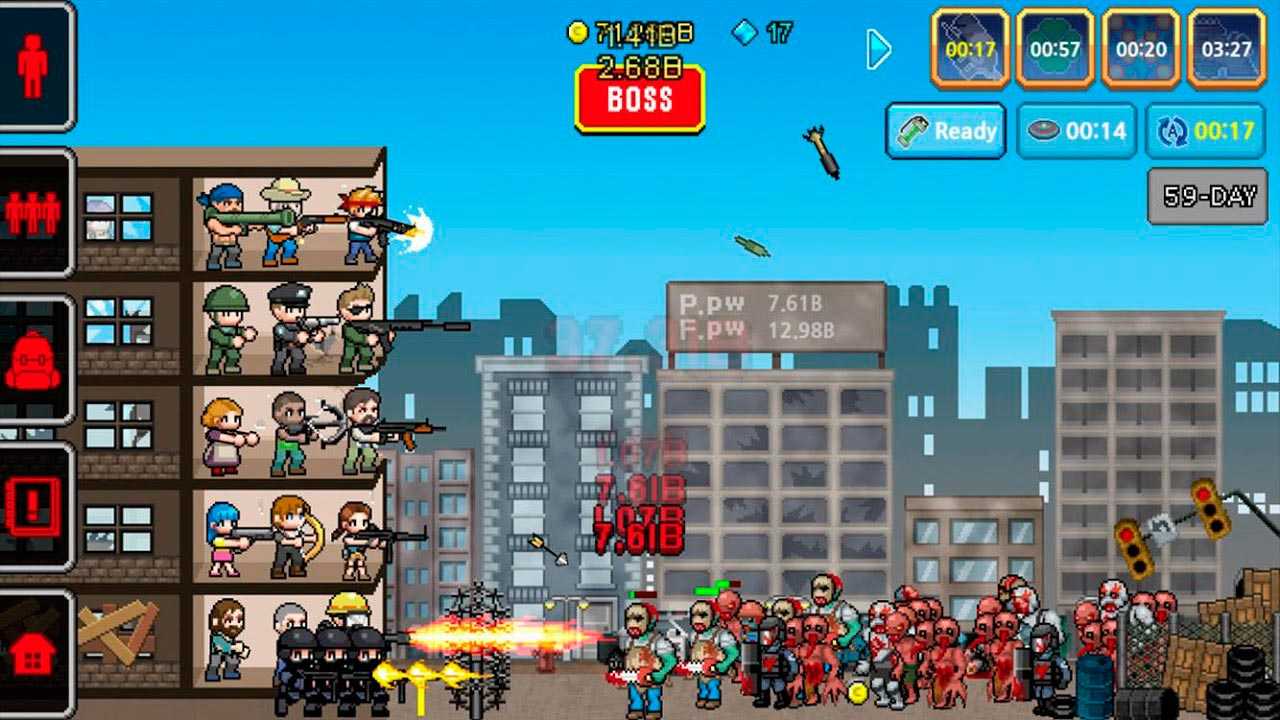This screenshot has width=1280, height=720.
Task: Open the single survivor menu
Action: (34, 66)
